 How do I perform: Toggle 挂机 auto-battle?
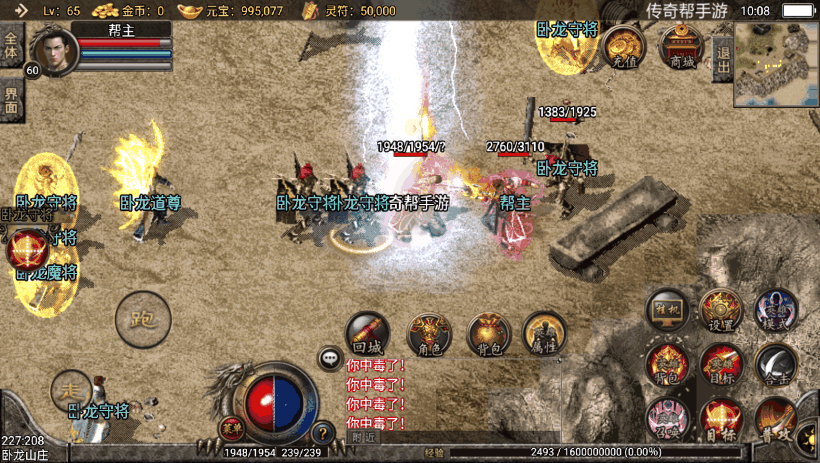[667, 310]
